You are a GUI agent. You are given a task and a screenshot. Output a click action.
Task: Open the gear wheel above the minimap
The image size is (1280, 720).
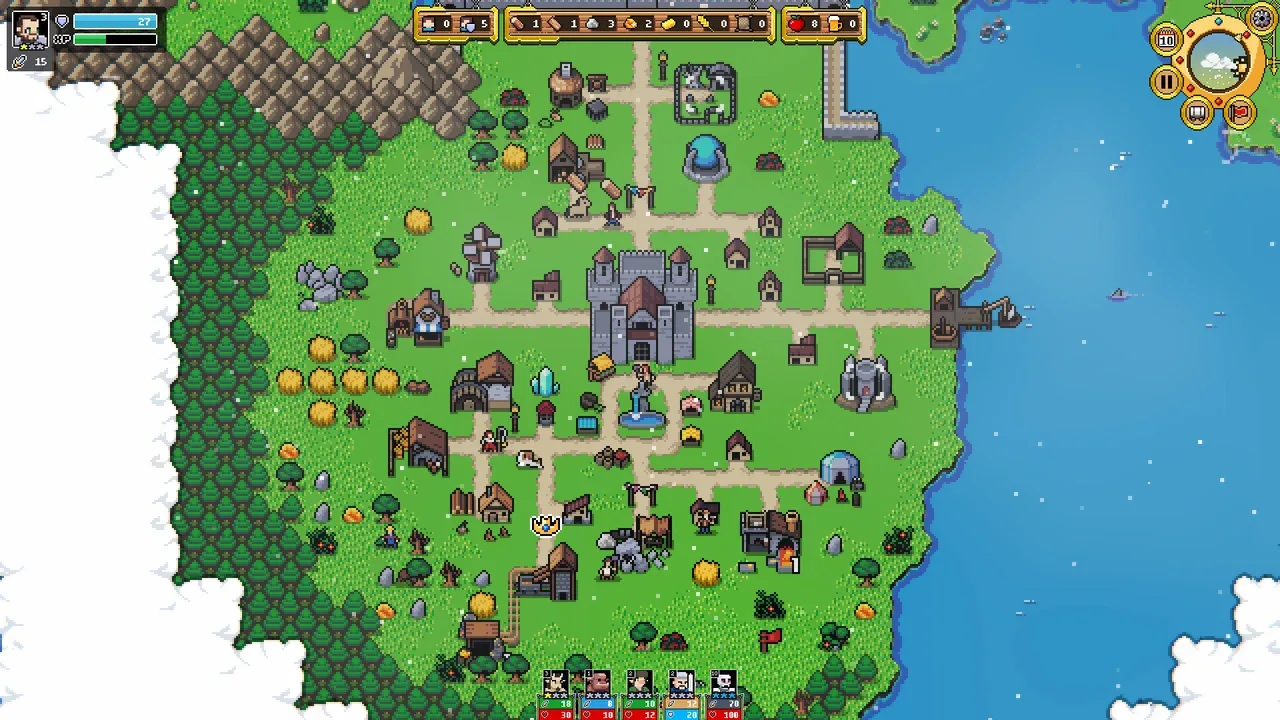click(1261, 19)
